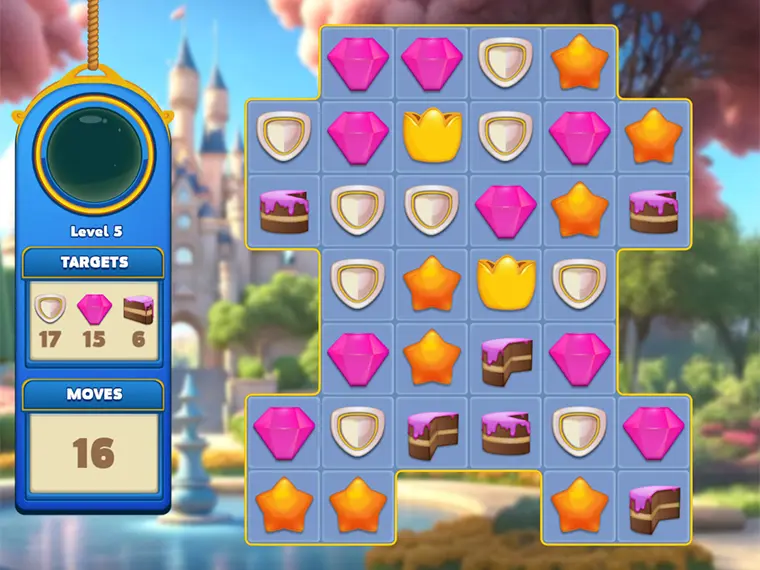
Task: Click the pink gem target icon
Action: [94, 309]
